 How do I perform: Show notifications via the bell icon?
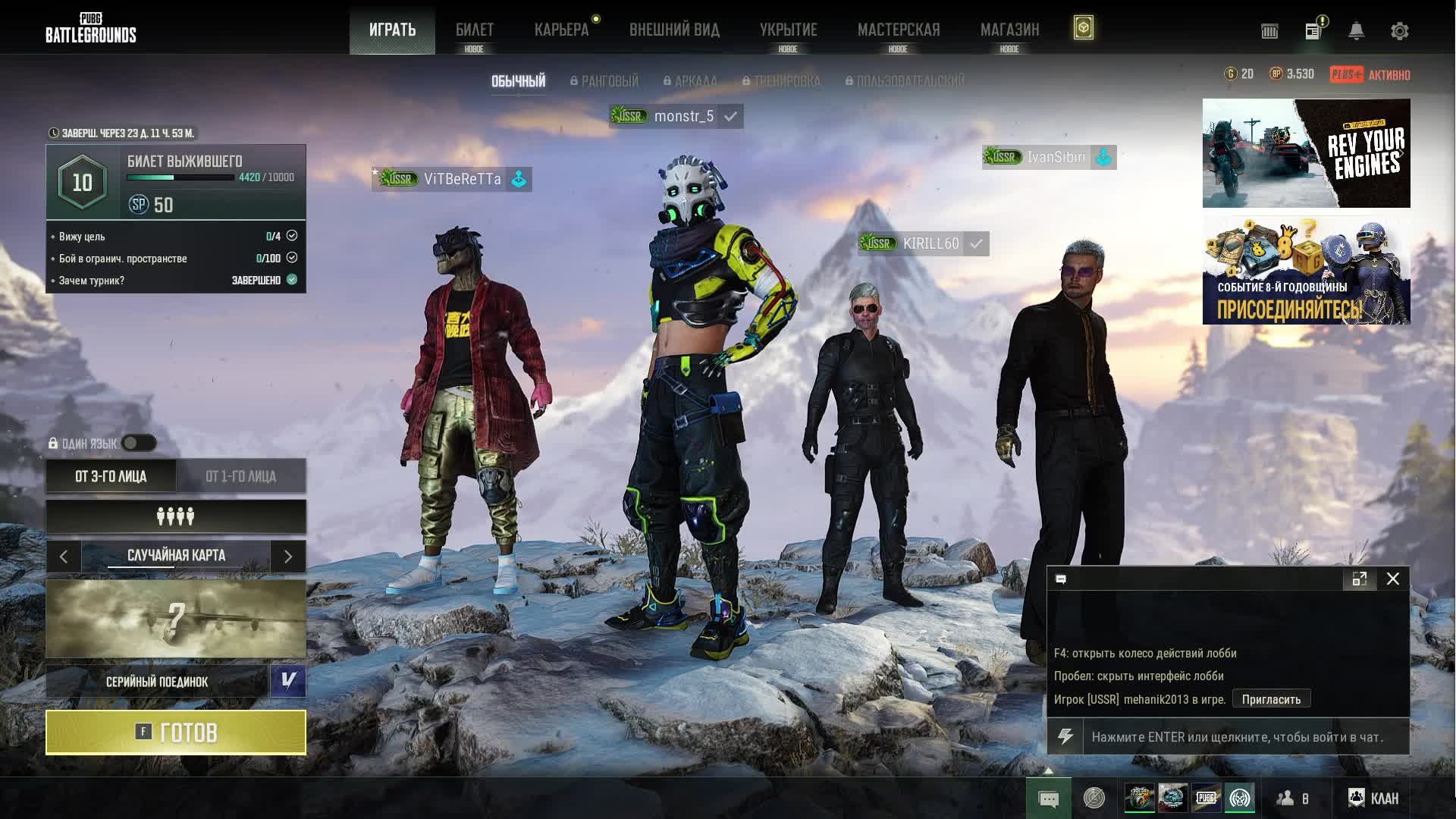click(1356, 31)
